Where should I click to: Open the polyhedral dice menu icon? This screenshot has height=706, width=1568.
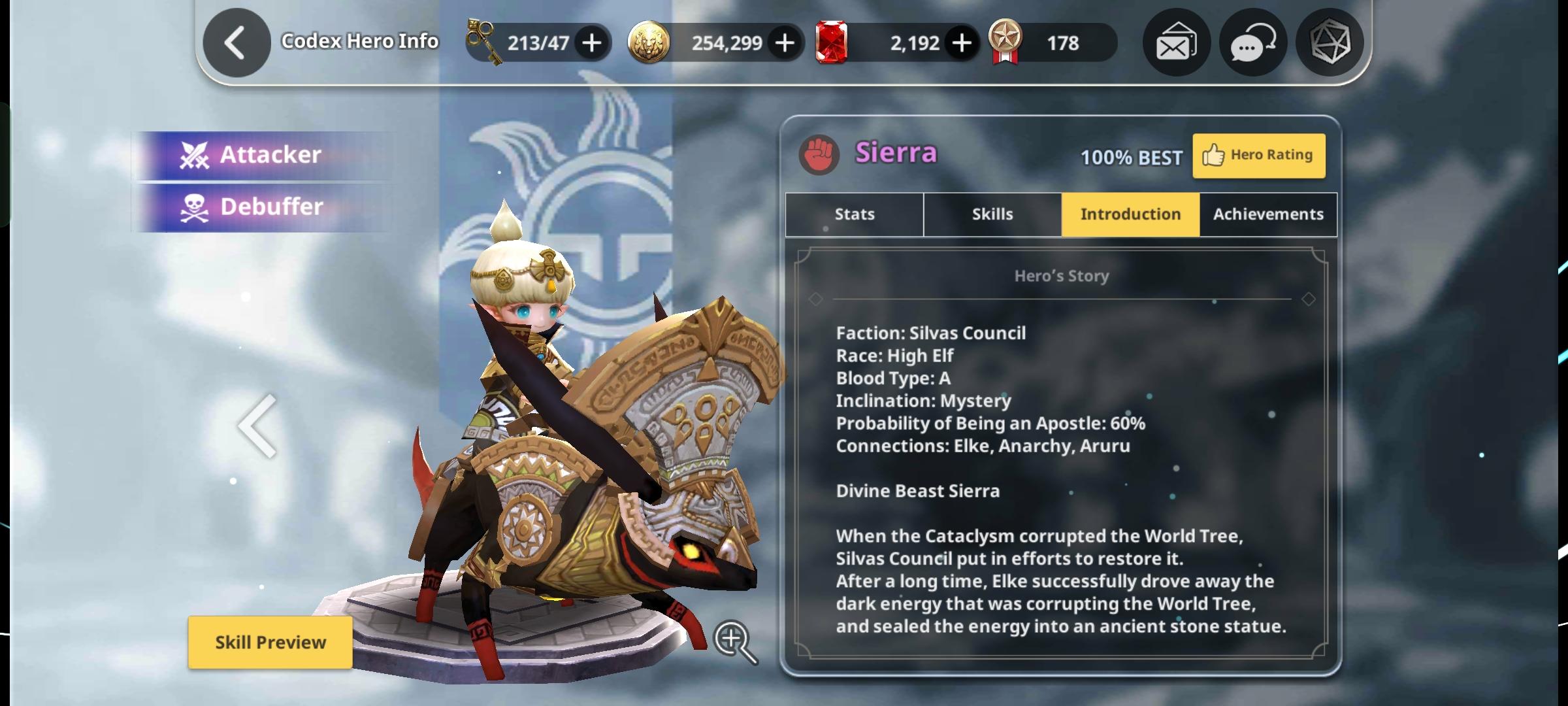(1330, 43)
